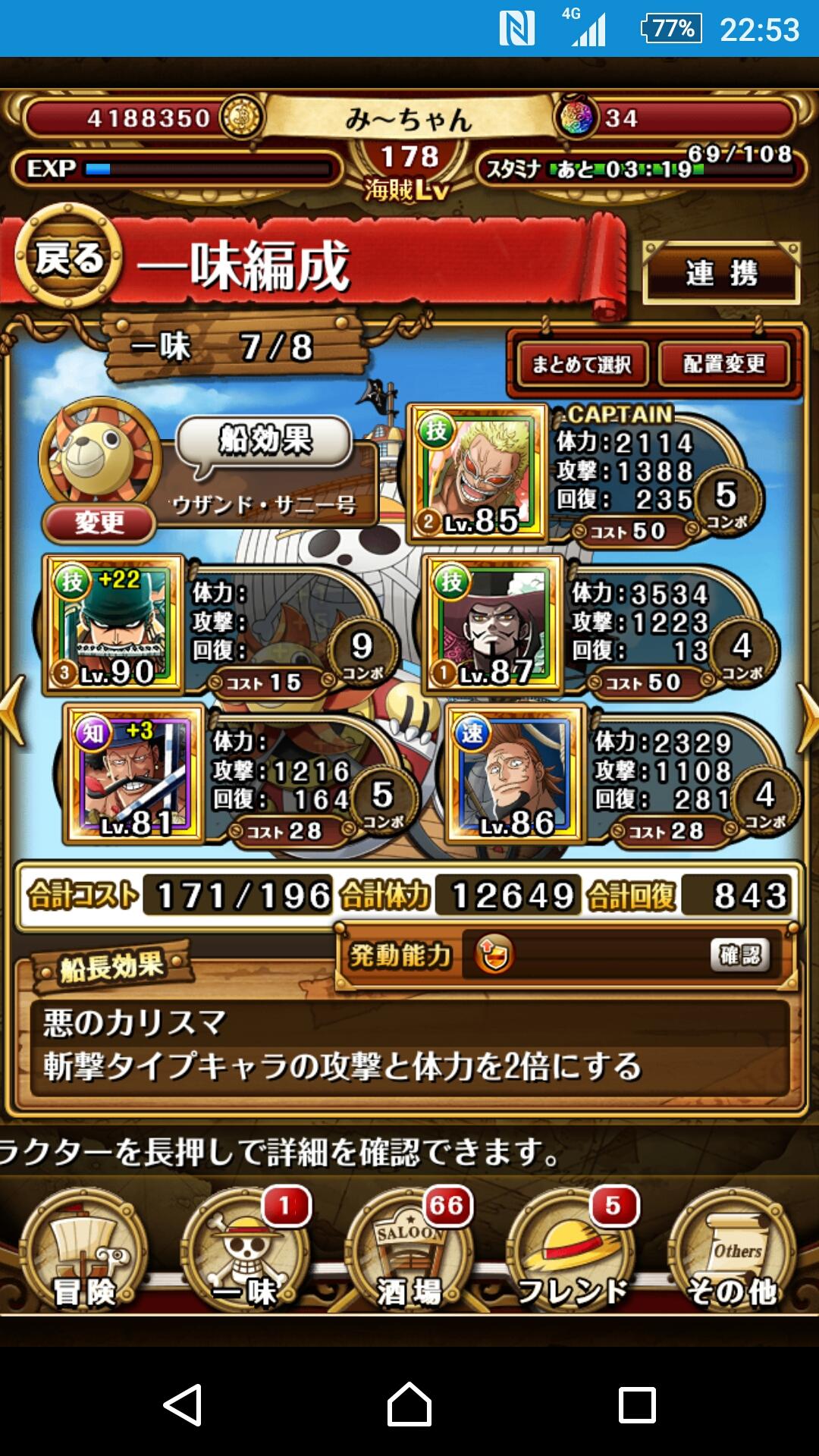Show the 船効果 ship effect bubble

pos(265,441)
